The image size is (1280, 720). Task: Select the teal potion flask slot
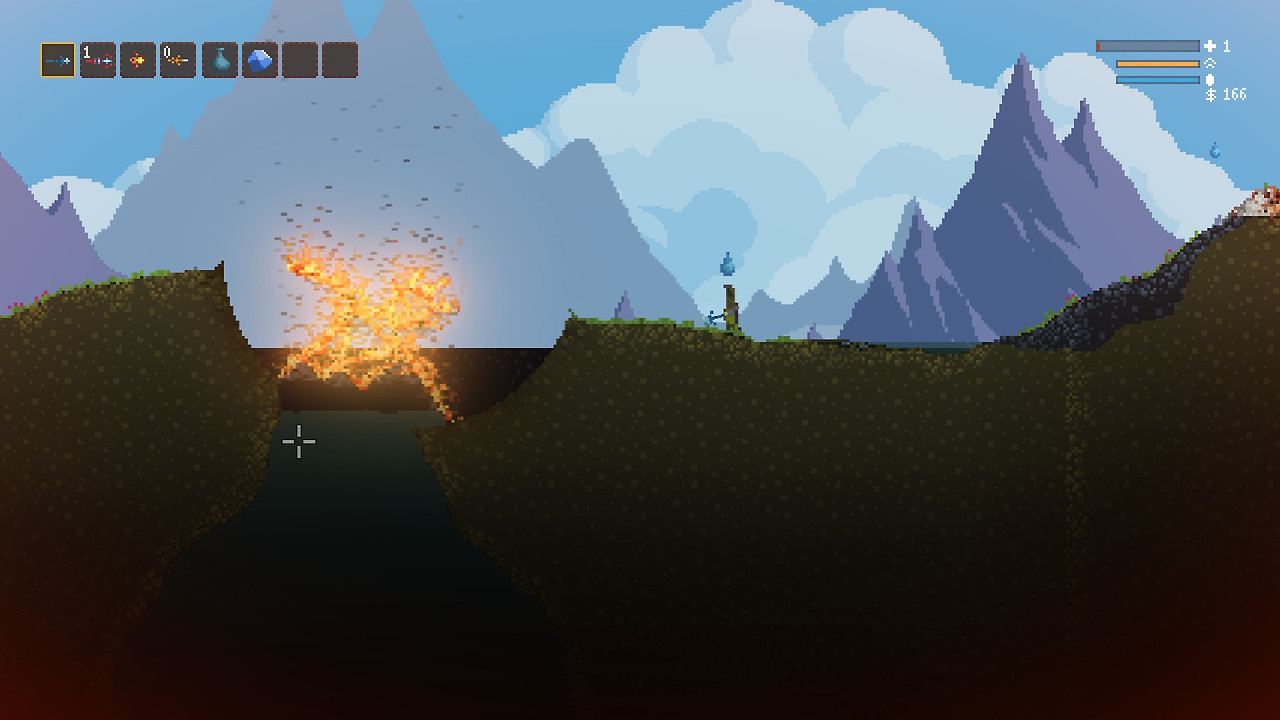tap(220, 60)
